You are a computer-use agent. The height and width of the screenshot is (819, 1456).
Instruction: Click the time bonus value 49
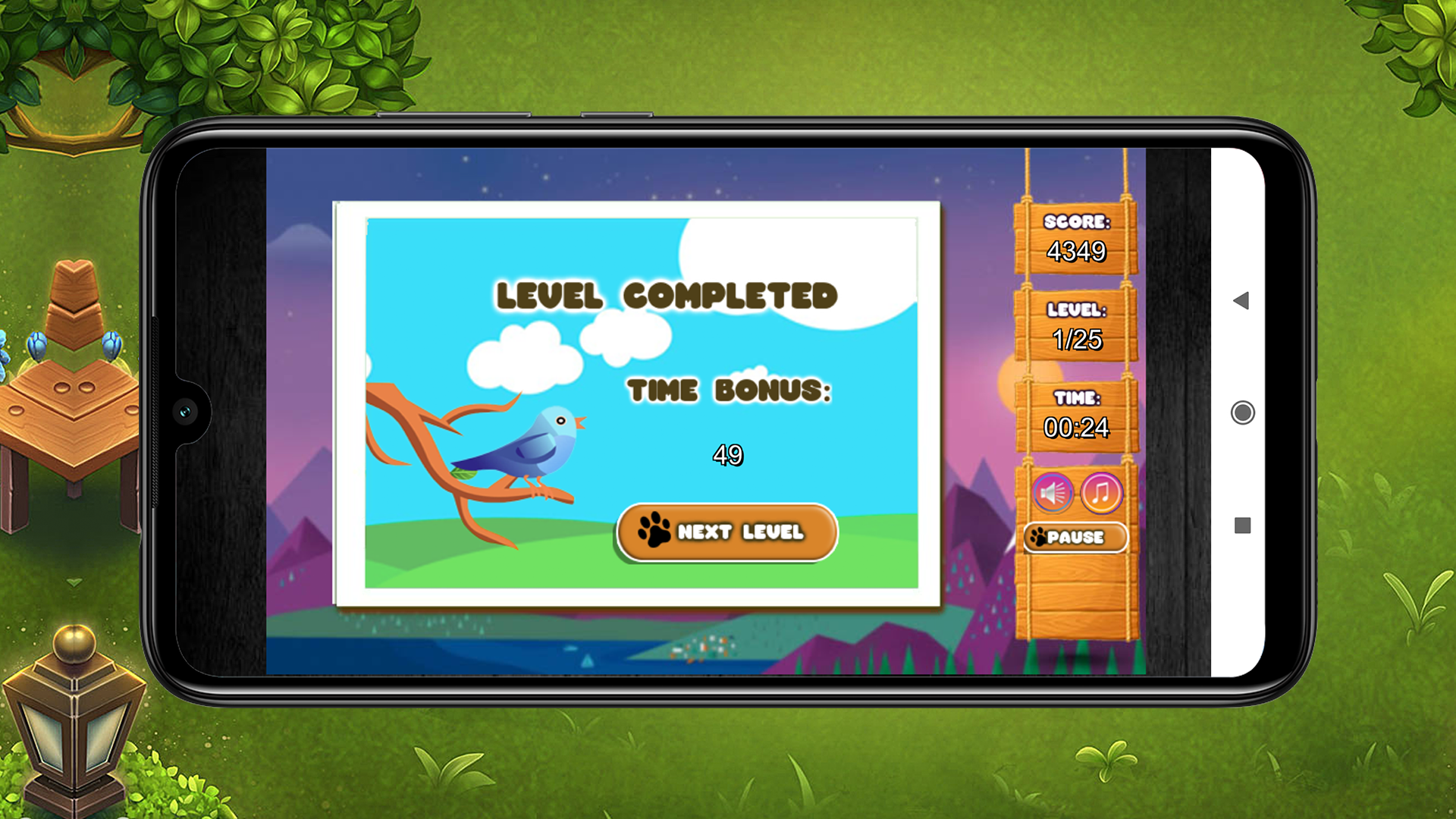click(729, 456)
